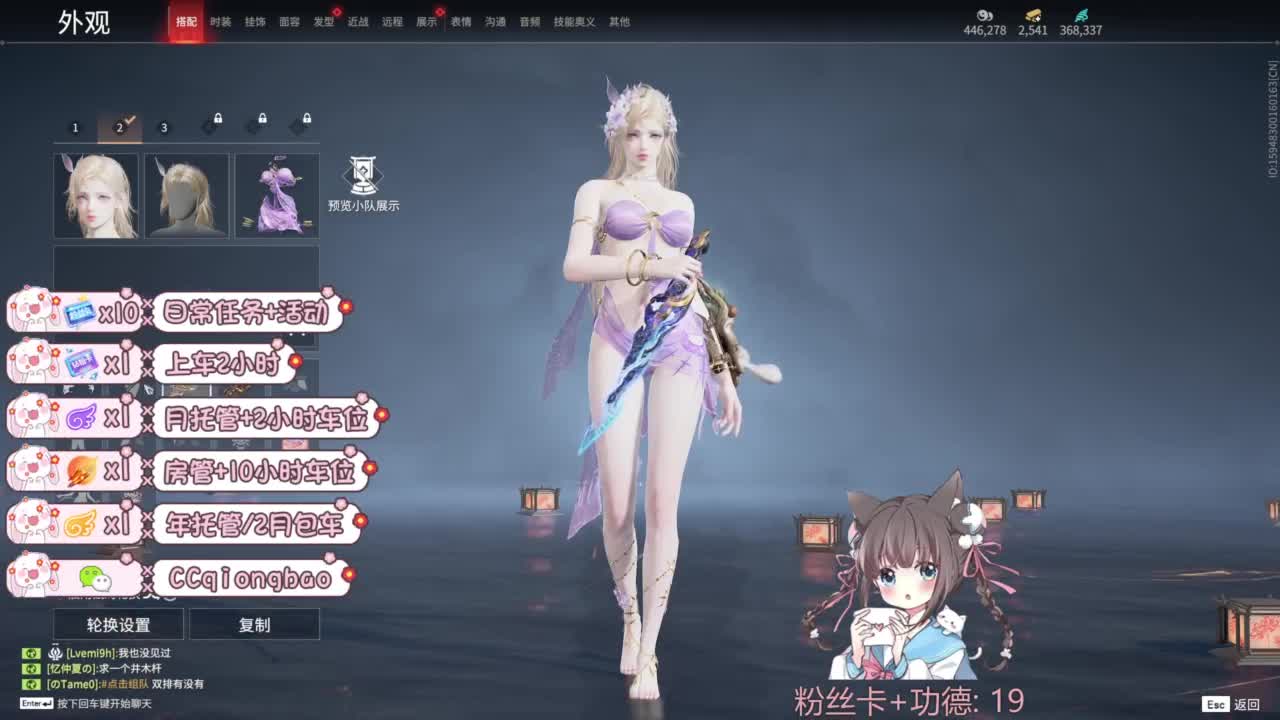
Task: Select outfit preset slot 3
Action: 164,127
